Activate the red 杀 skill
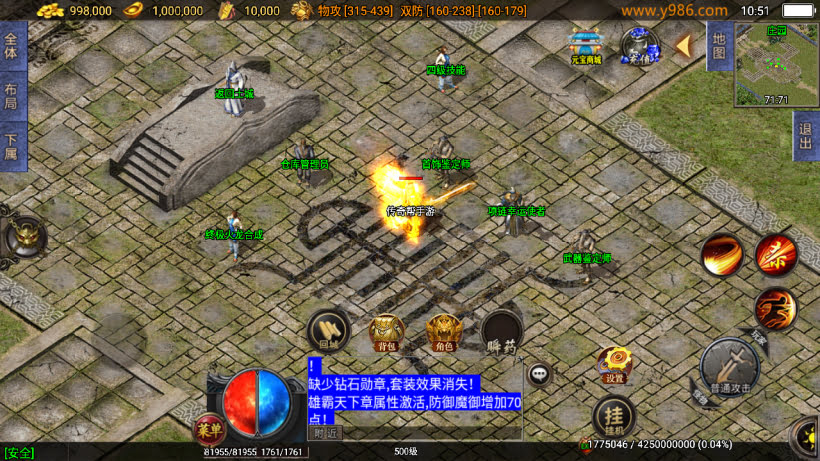The width and height of the screenshot is (820, 461). point(775,254)
